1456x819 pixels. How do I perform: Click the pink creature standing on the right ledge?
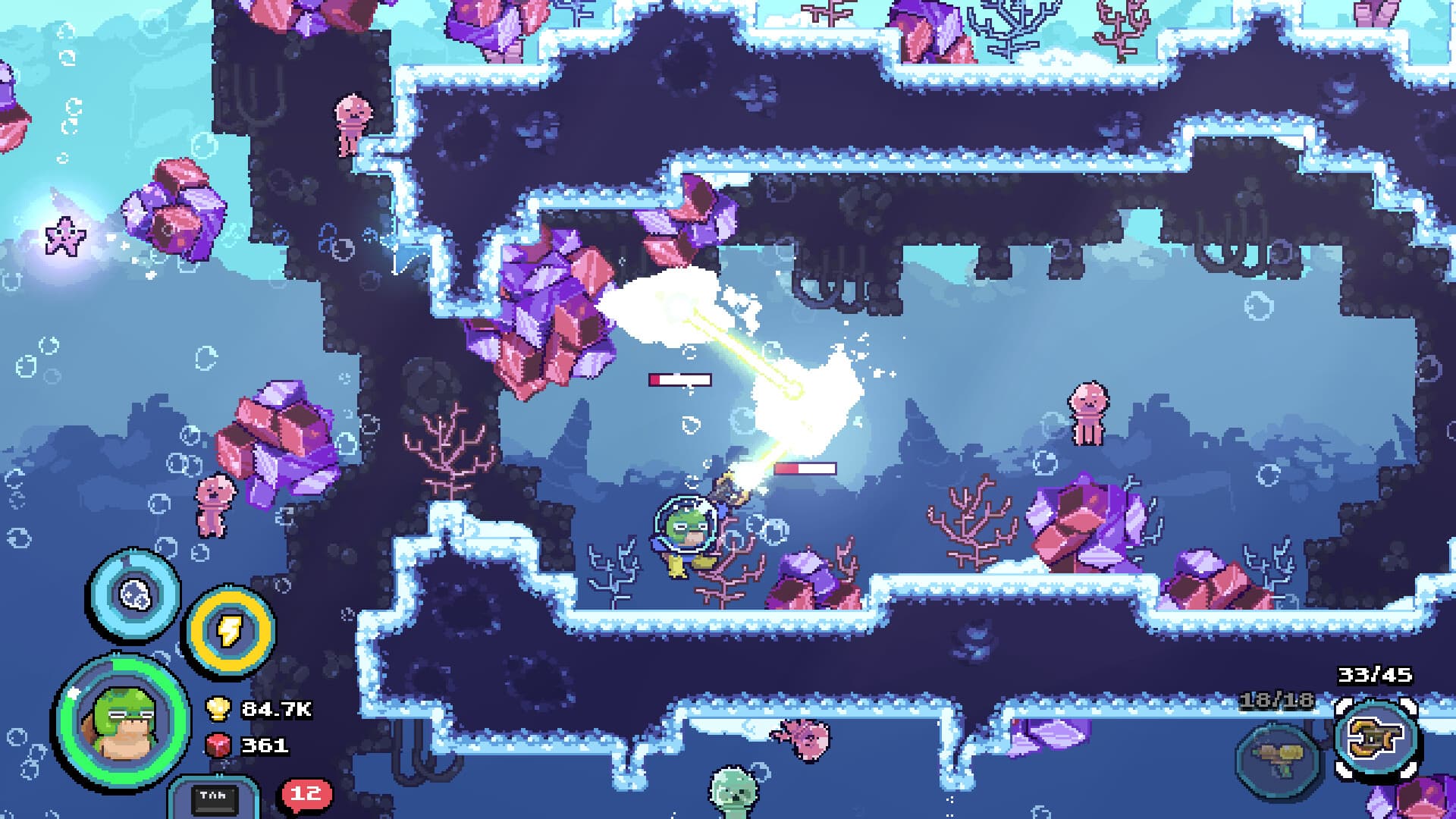coord(1087,413)
